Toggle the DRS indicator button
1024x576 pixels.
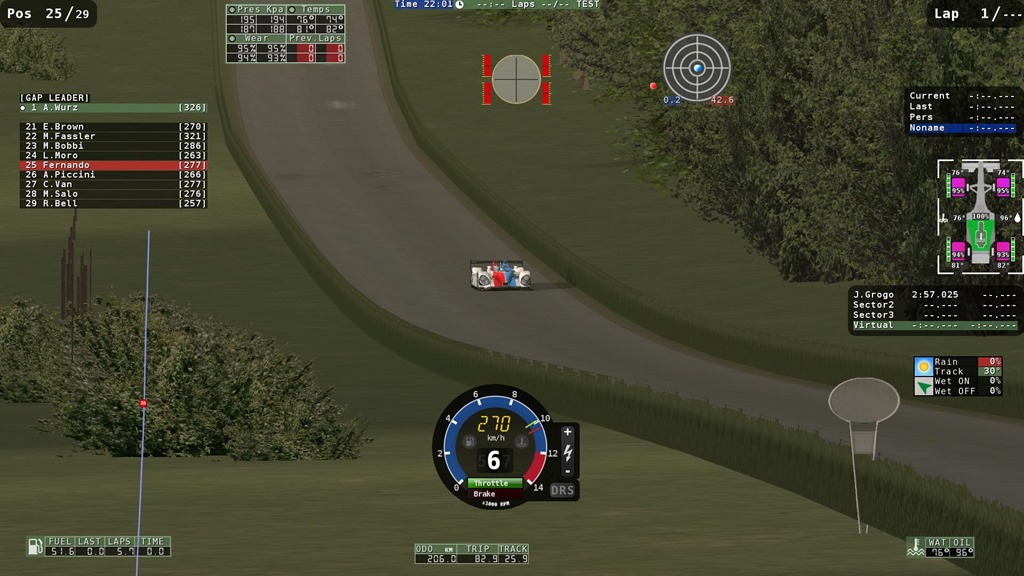pos(563,491)
